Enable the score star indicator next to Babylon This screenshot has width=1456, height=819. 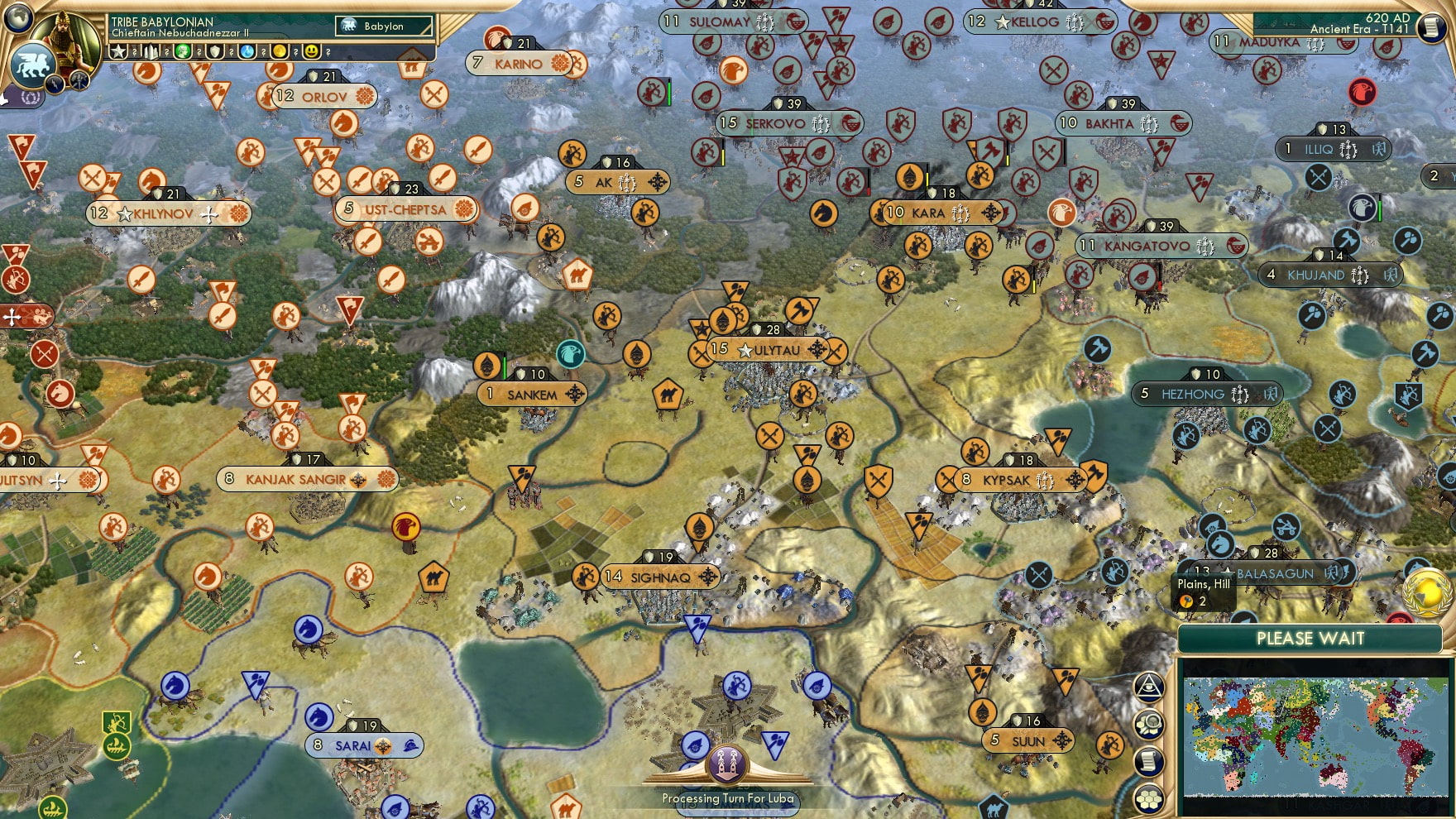click(117, 51)
